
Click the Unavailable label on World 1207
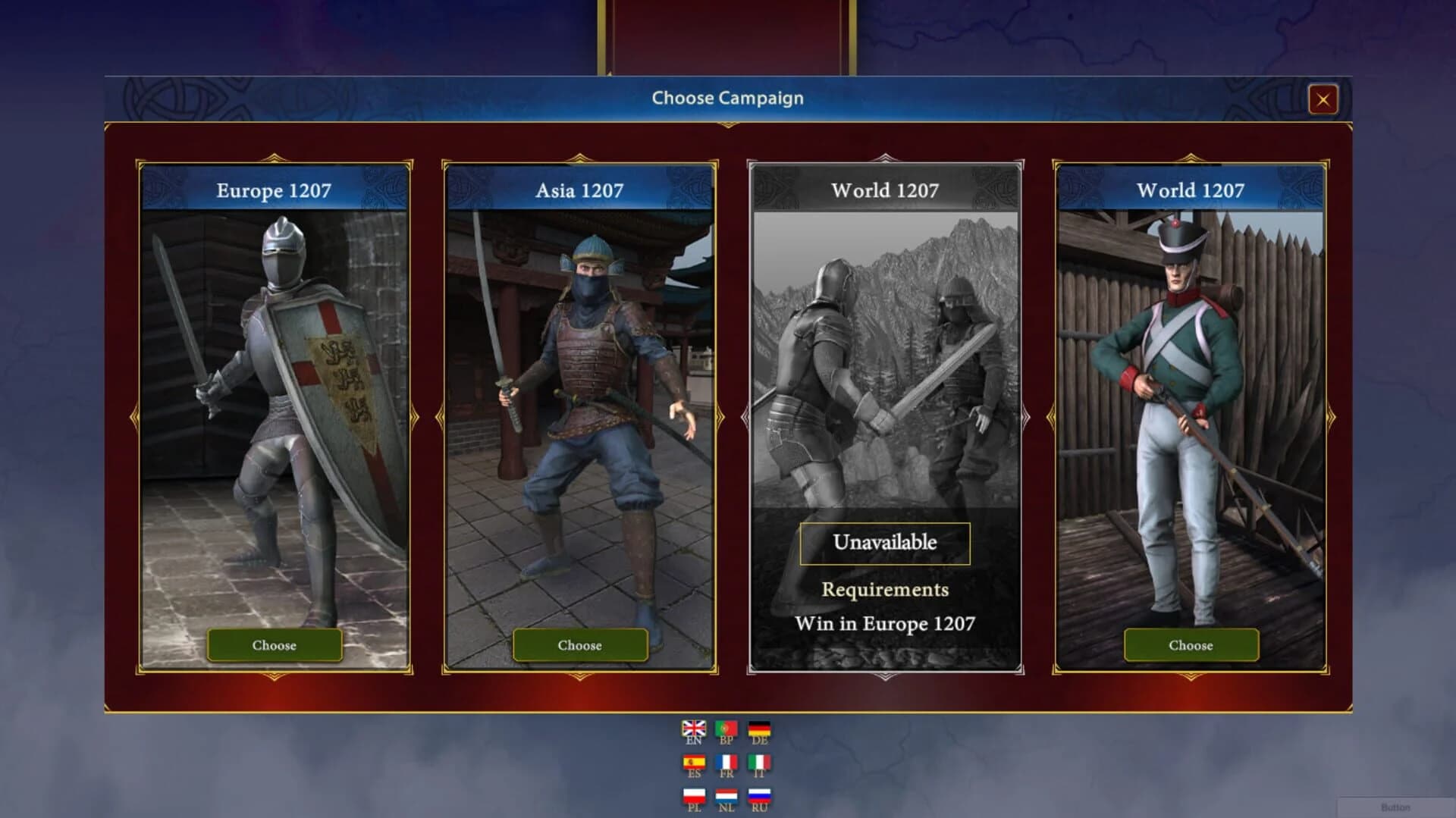click(884, 541)
